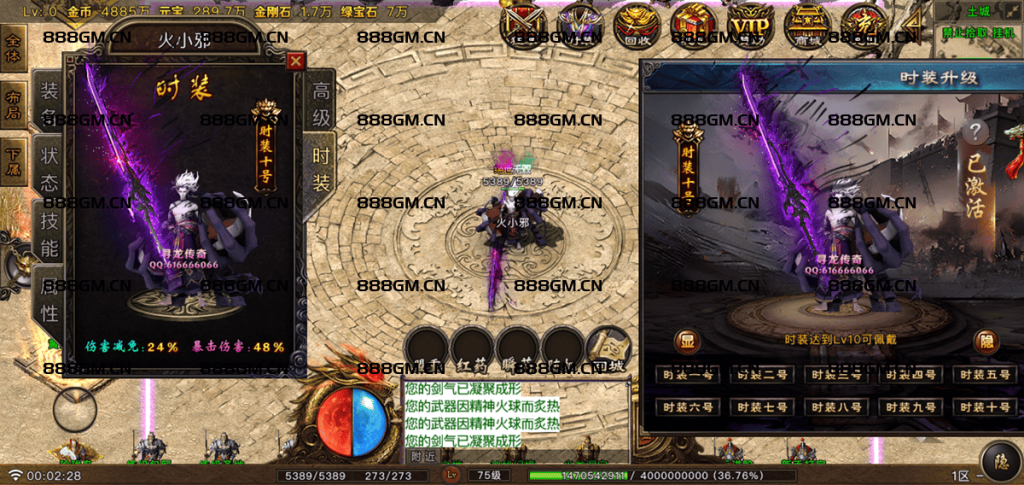Image resolution: width=1024 pixels, height=485 pixels.
Task: Click the round 显 show button
Action: click(686, 340)
